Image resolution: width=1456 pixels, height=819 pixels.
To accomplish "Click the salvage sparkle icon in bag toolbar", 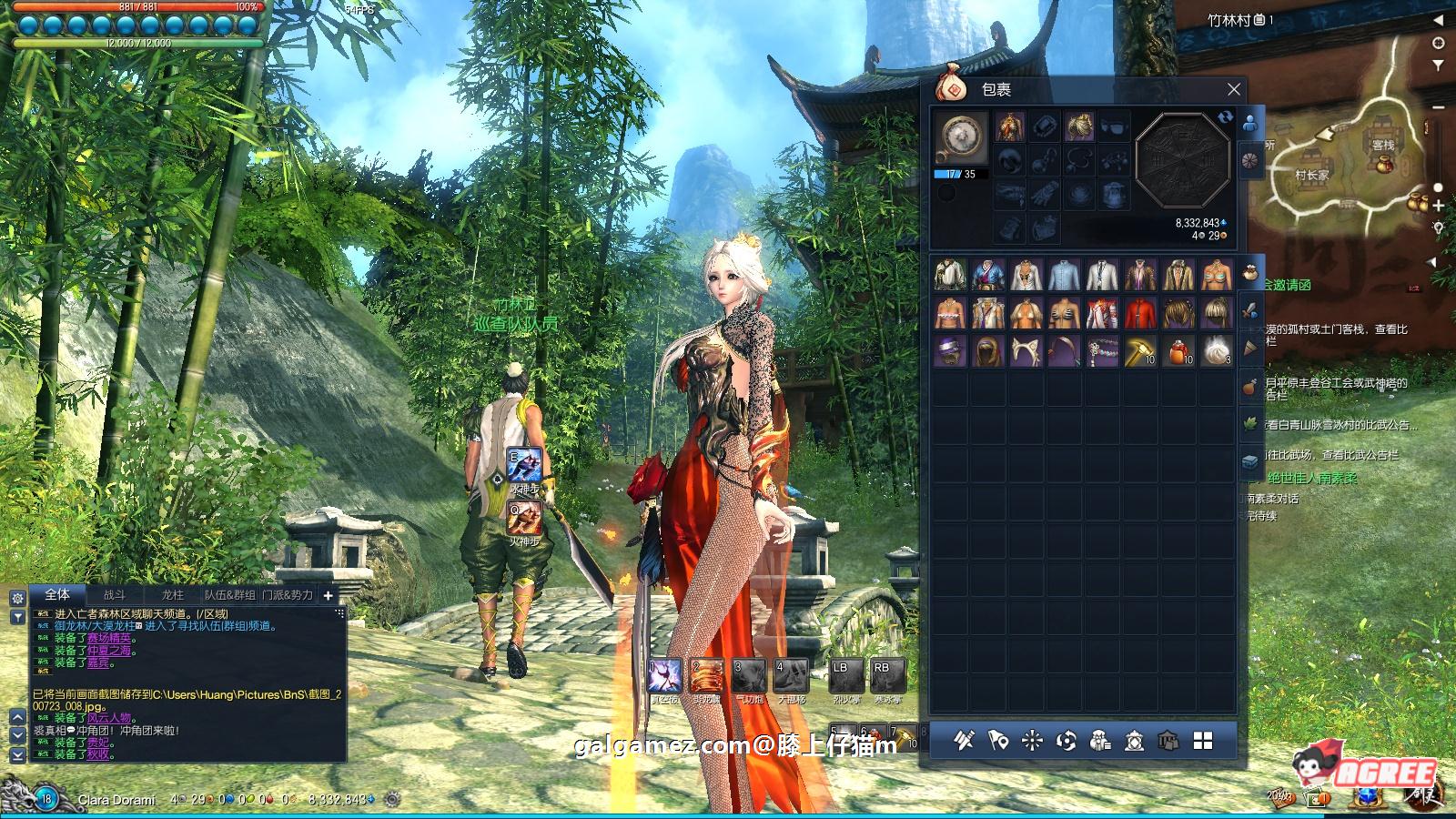I will tap(1030, 740).
